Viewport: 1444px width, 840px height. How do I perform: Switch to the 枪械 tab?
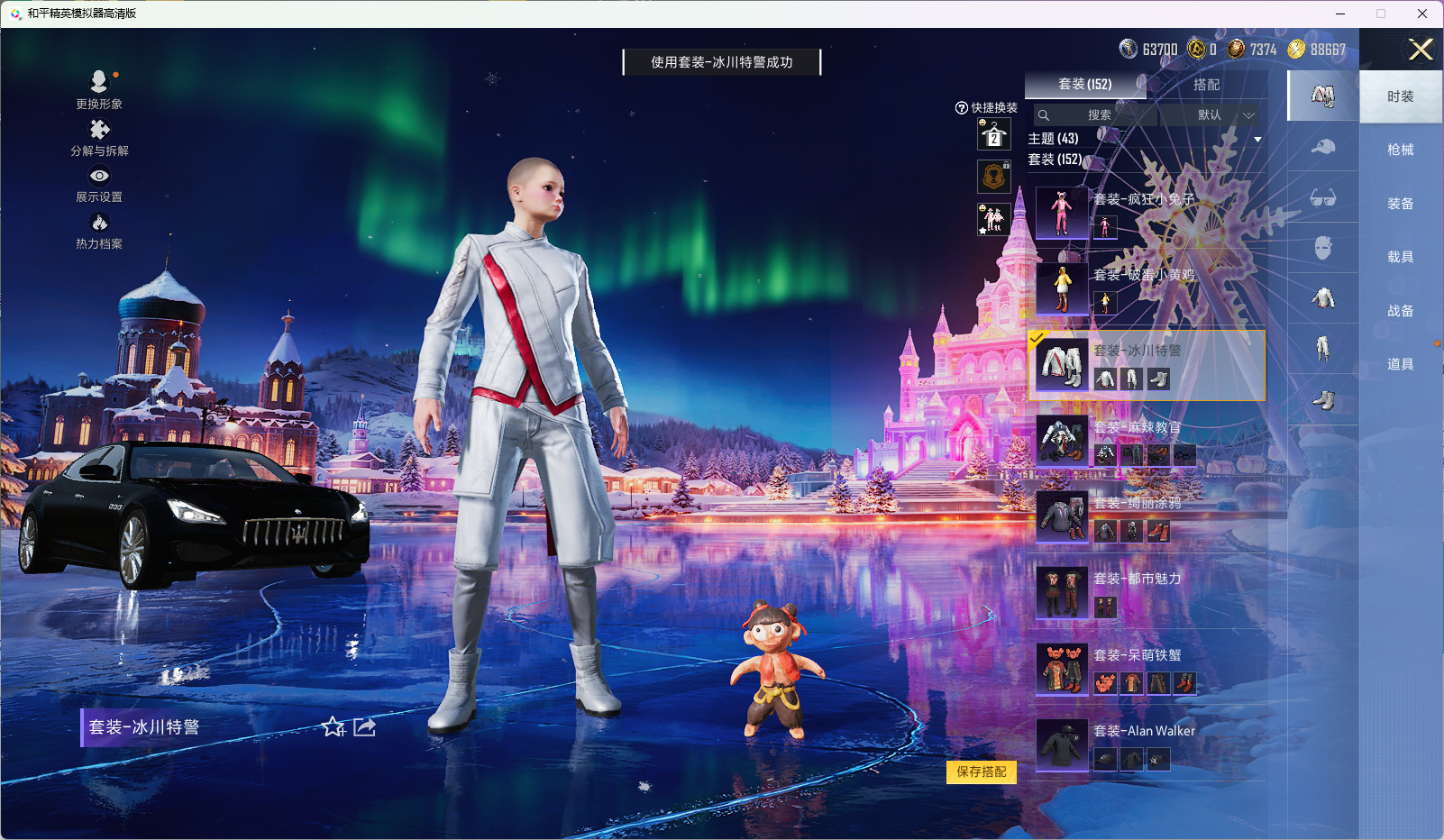point(1400,150)
